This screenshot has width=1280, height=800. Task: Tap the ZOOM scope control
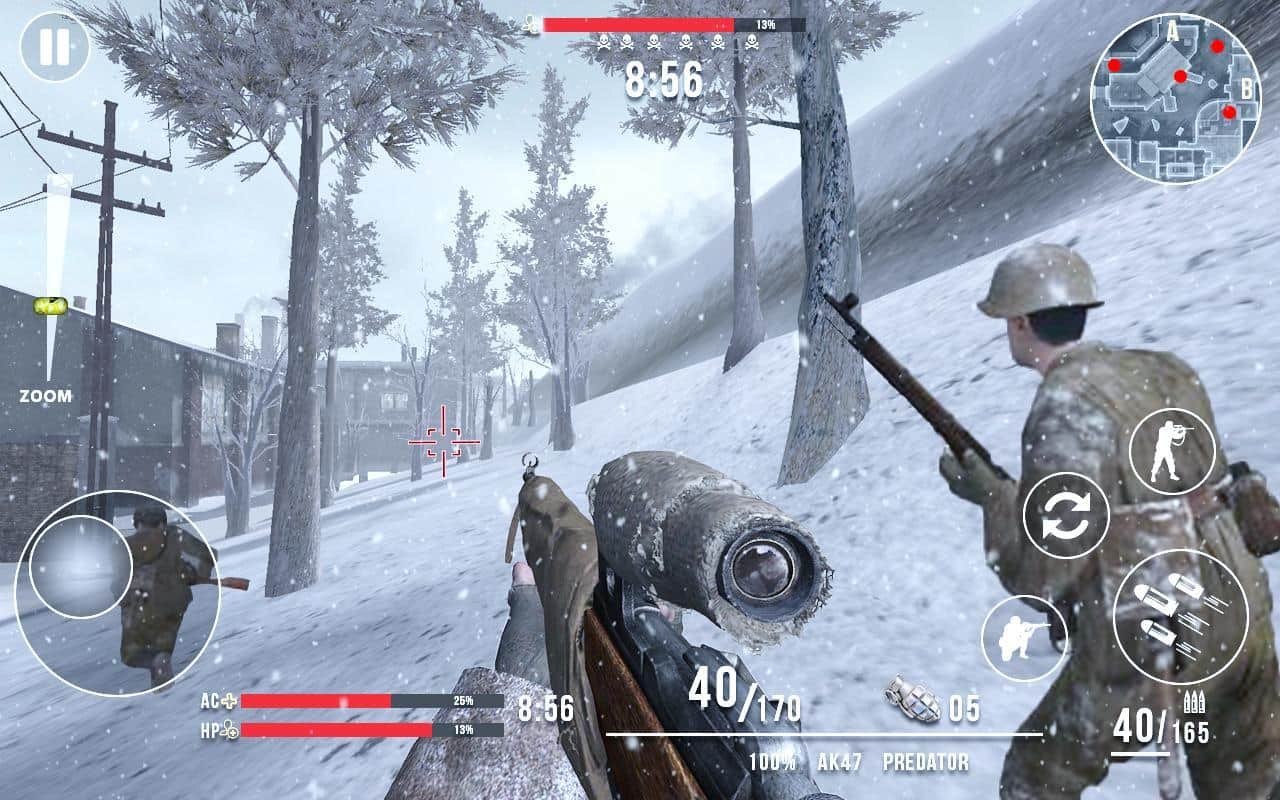(47, 395)
